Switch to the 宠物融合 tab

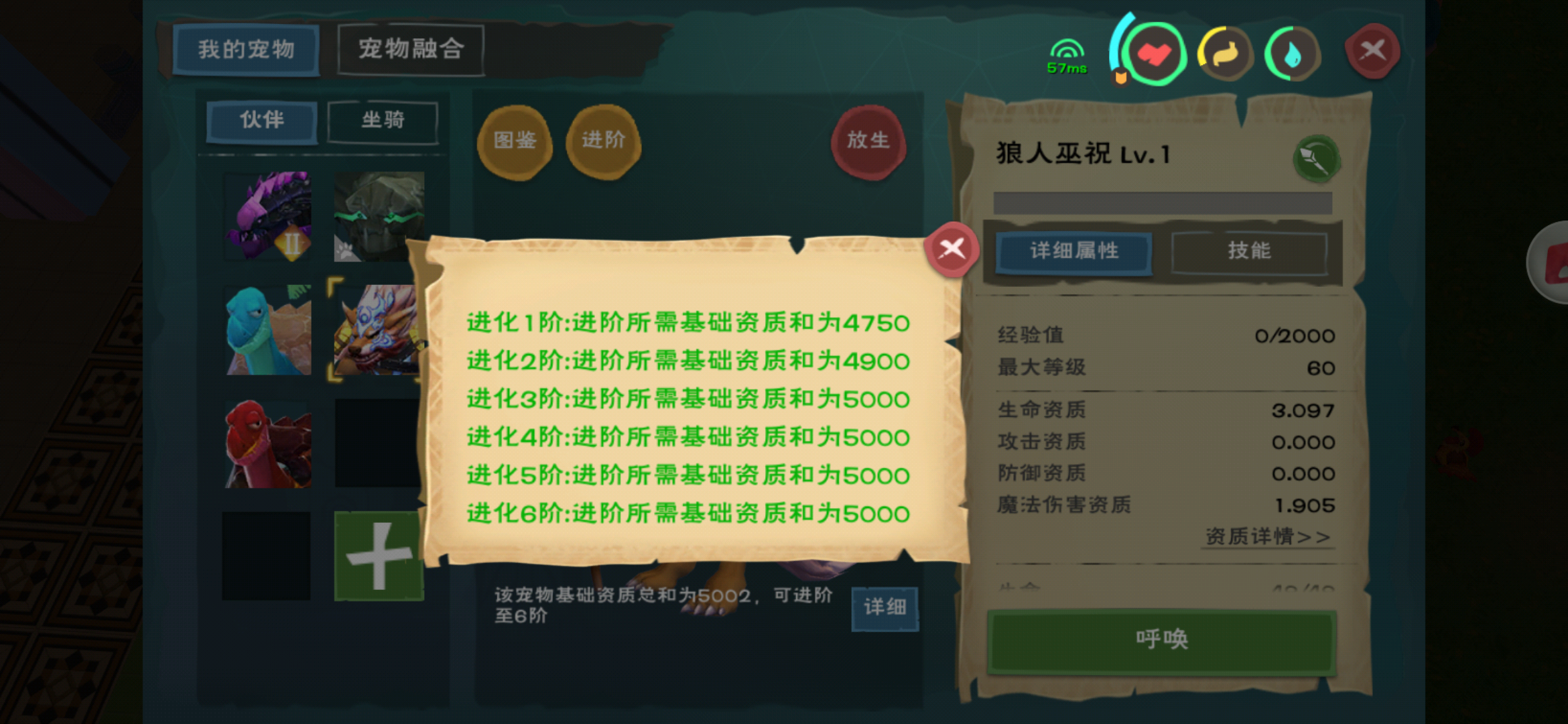[411, 48]
